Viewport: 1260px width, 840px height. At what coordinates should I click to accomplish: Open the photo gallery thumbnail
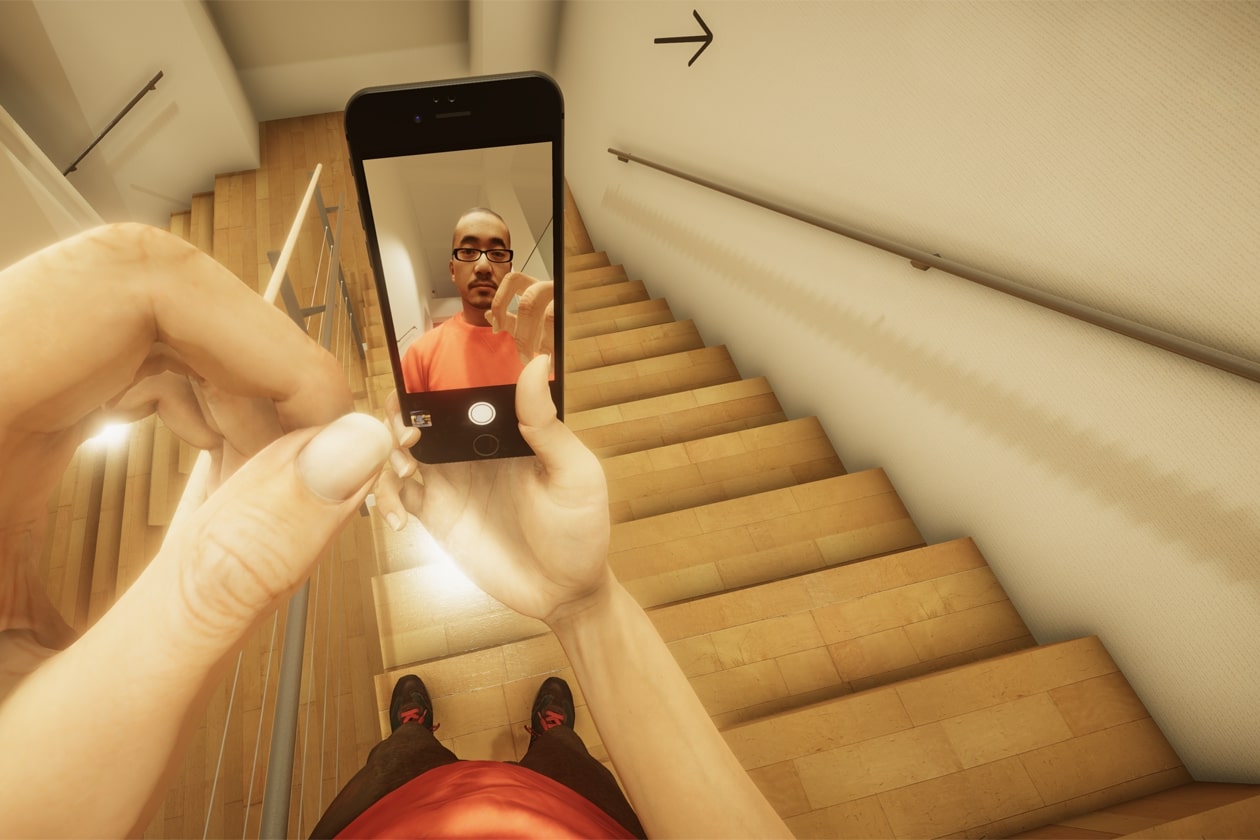click(x=421, y=418)
